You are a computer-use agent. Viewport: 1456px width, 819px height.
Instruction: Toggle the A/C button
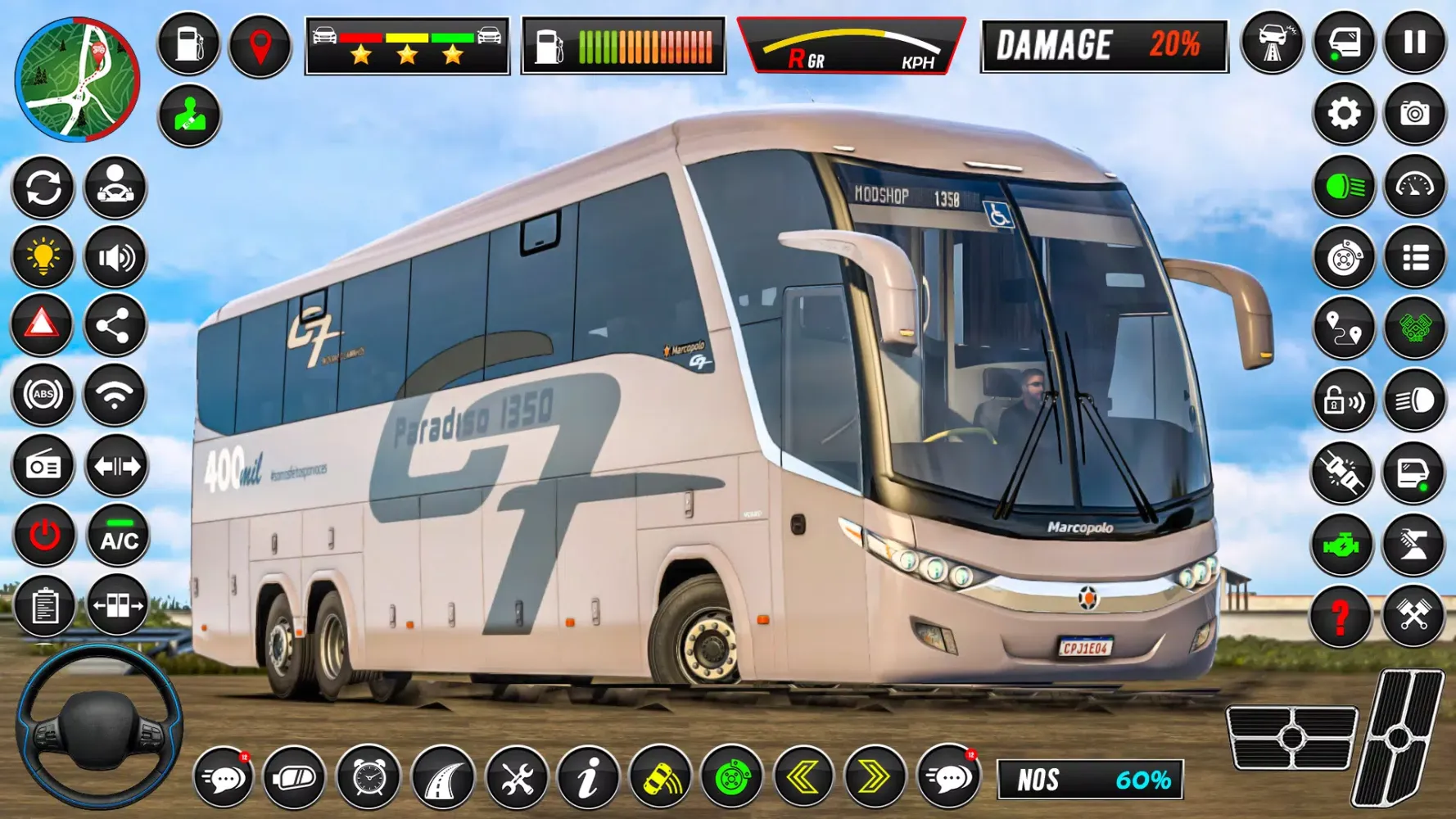(119, 537)
